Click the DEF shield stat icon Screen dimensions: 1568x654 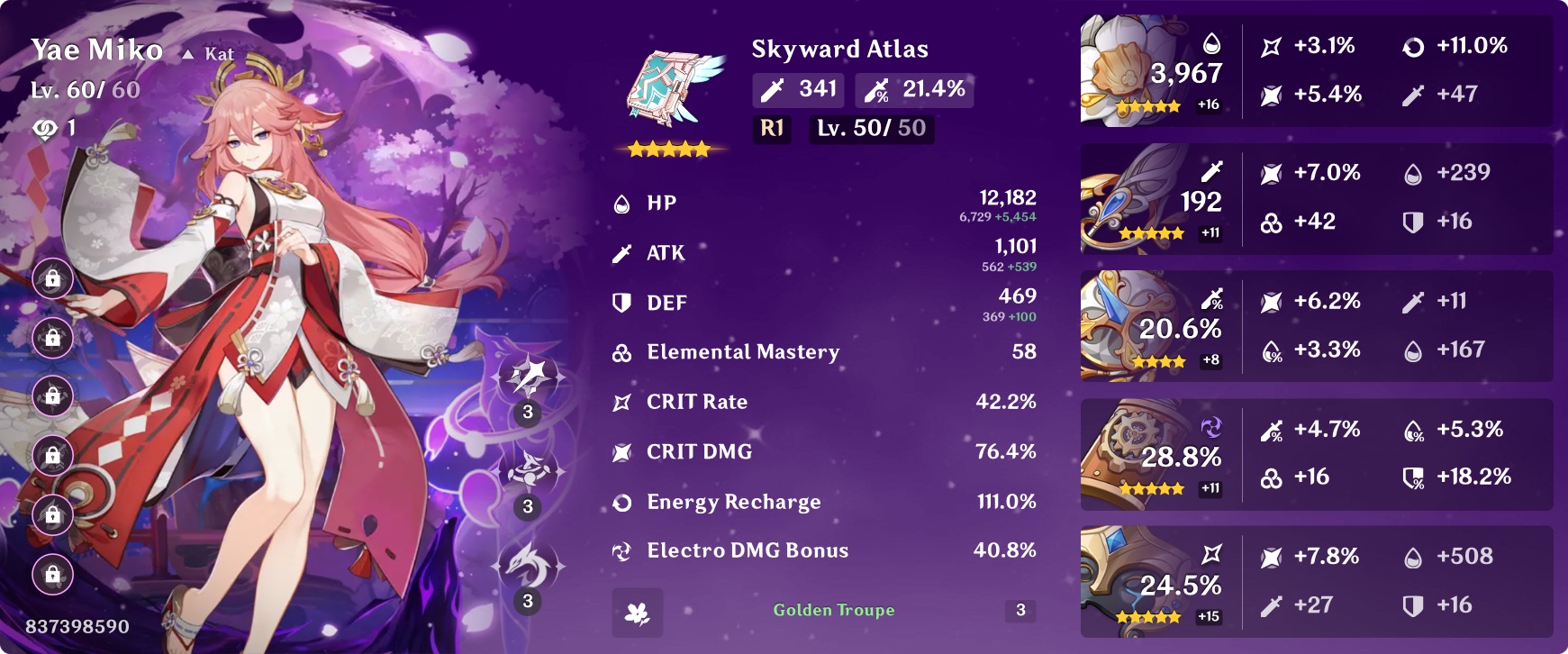(622, 304)
